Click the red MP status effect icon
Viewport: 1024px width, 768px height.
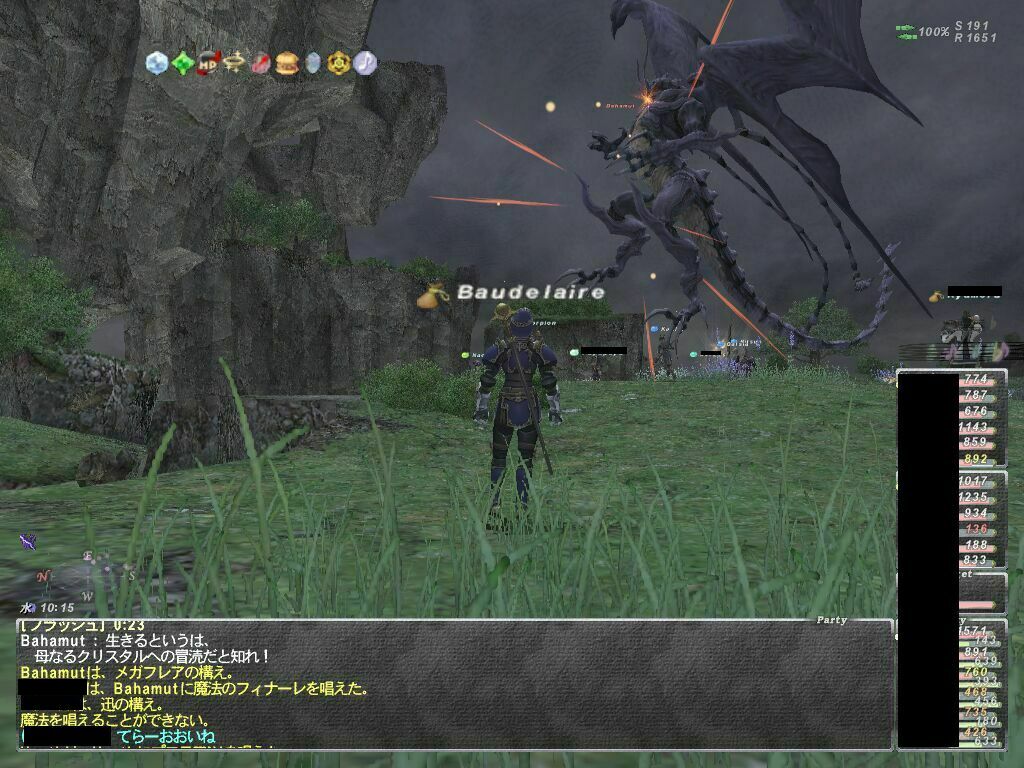[209, 63]
